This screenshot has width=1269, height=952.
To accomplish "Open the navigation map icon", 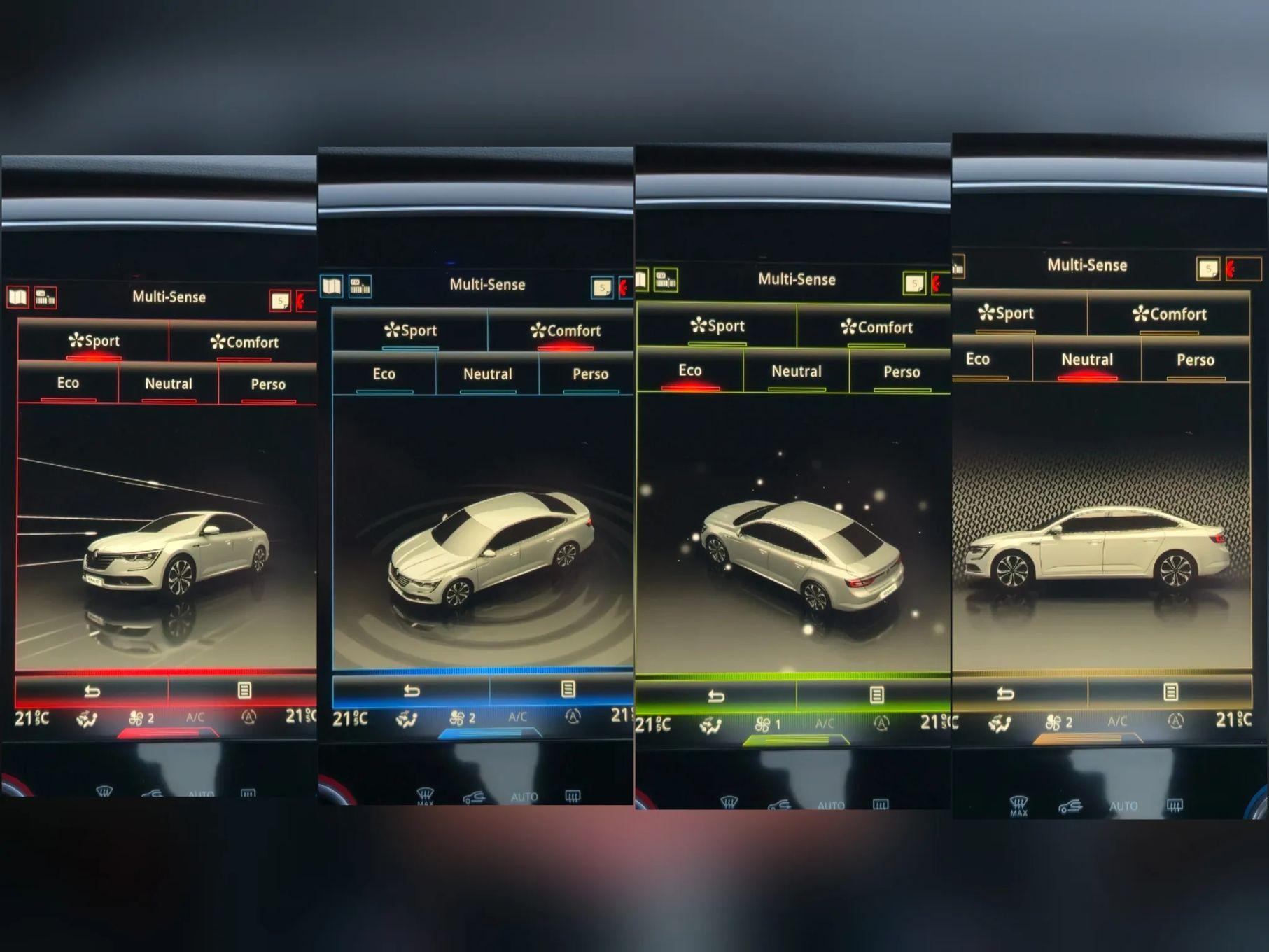I will (18, 297).
